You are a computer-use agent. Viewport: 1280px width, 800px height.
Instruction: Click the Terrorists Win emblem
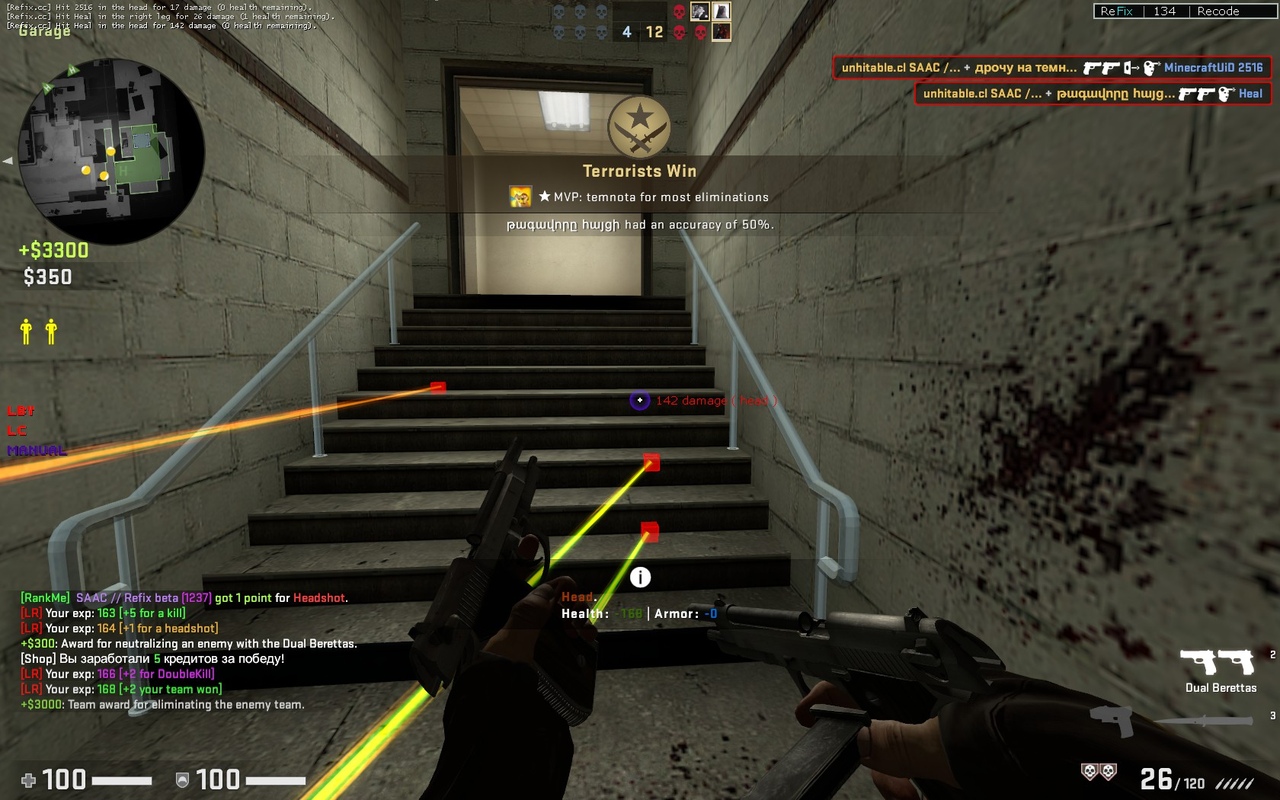[x=639, y=127]
